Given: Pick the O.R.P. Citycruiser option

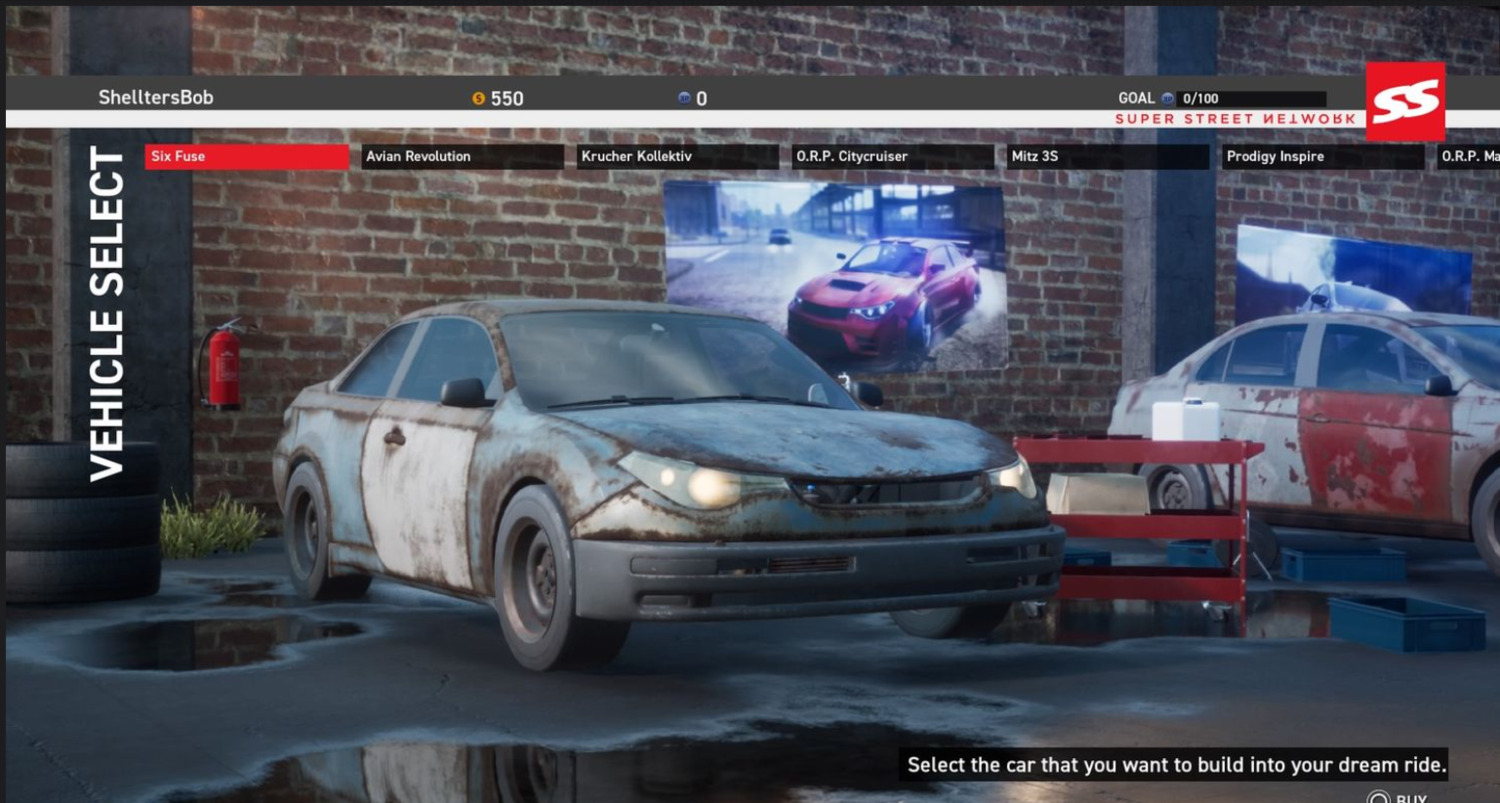Looking at the screenshot, I should [x=893, y=157].
